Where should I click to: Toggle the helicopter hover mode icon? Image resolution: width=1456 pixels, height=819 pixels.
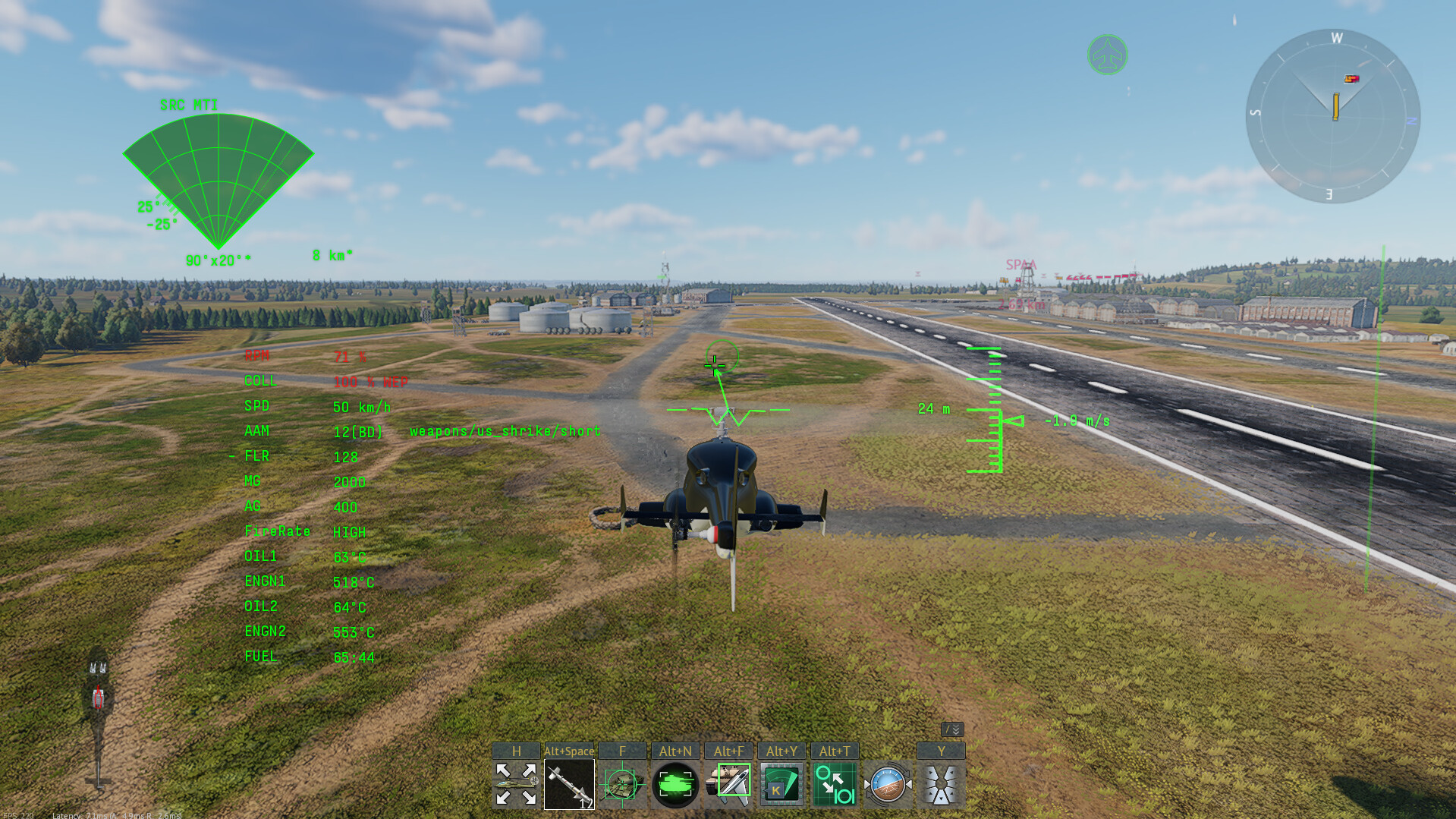pos(516,784)
